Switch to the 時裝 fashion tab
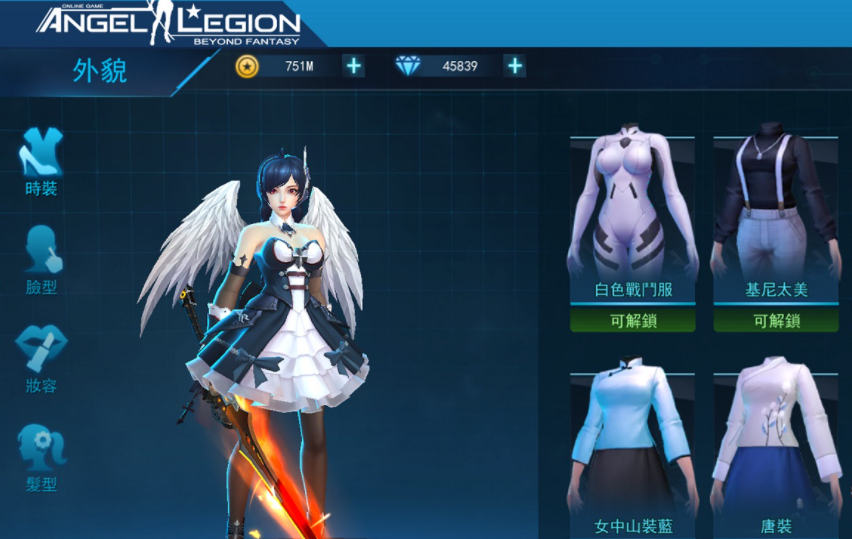Viewport: 852px width, 539px height. click(41, 159)
